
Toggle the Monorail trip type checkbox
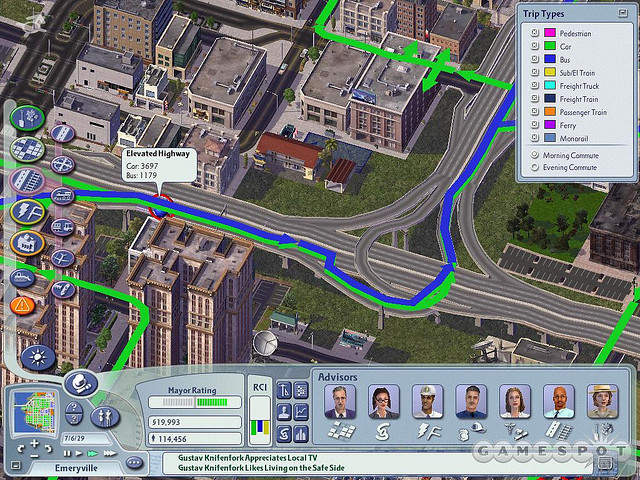pos(535,138)
